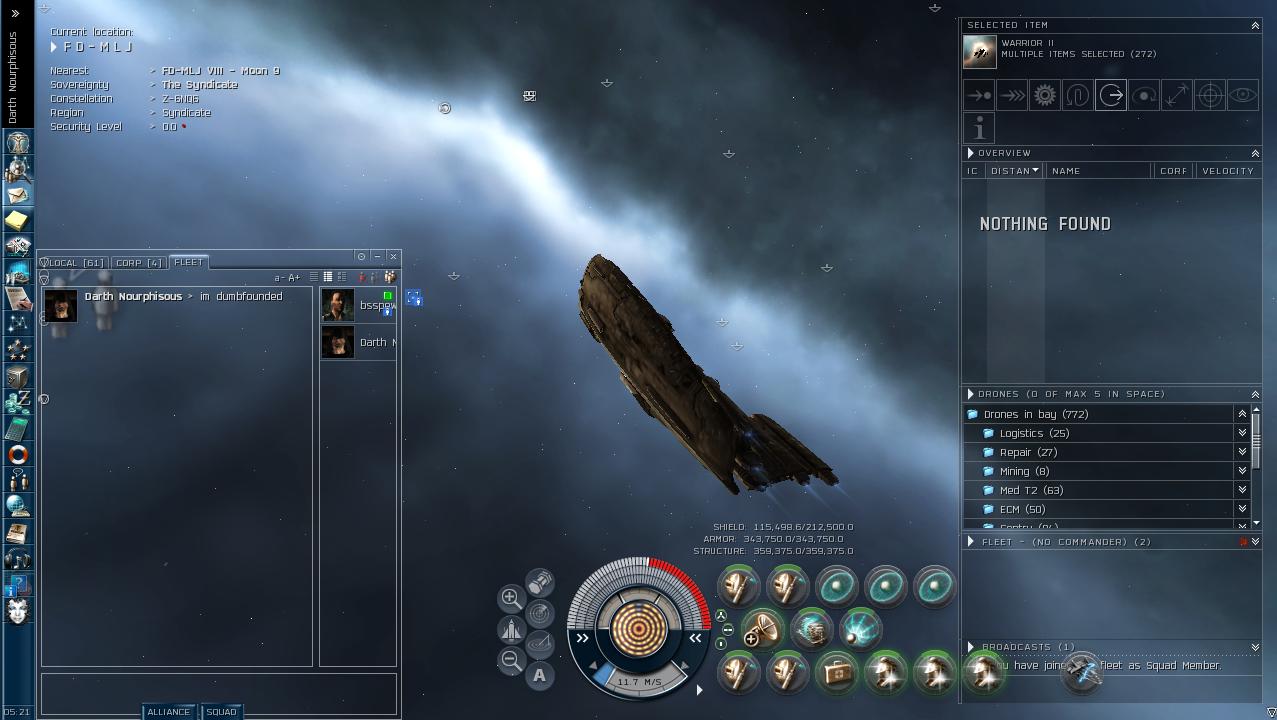This screenshot has height=720, width=1277.
Task: Zoom out with the magnifier minus button
Action: click(510, 659)
